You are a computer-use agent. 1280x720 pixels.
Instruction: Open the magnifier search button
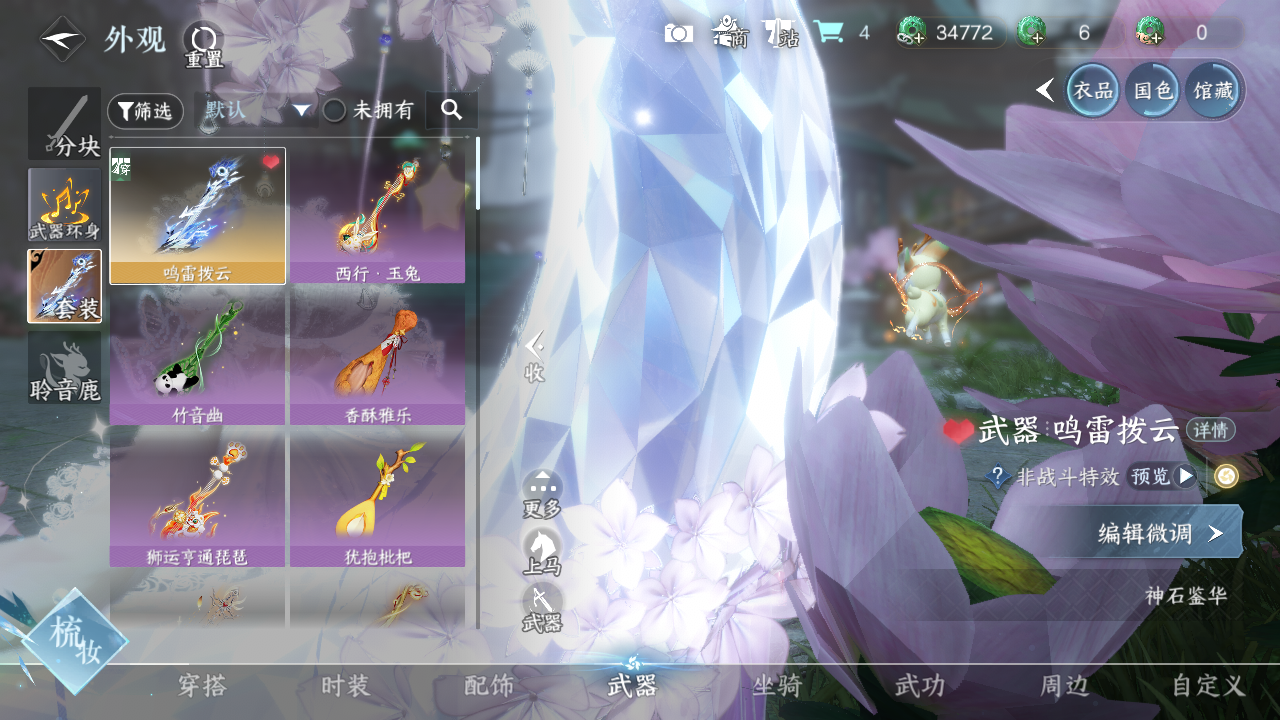pyautogui.click(x=451, y=110)
